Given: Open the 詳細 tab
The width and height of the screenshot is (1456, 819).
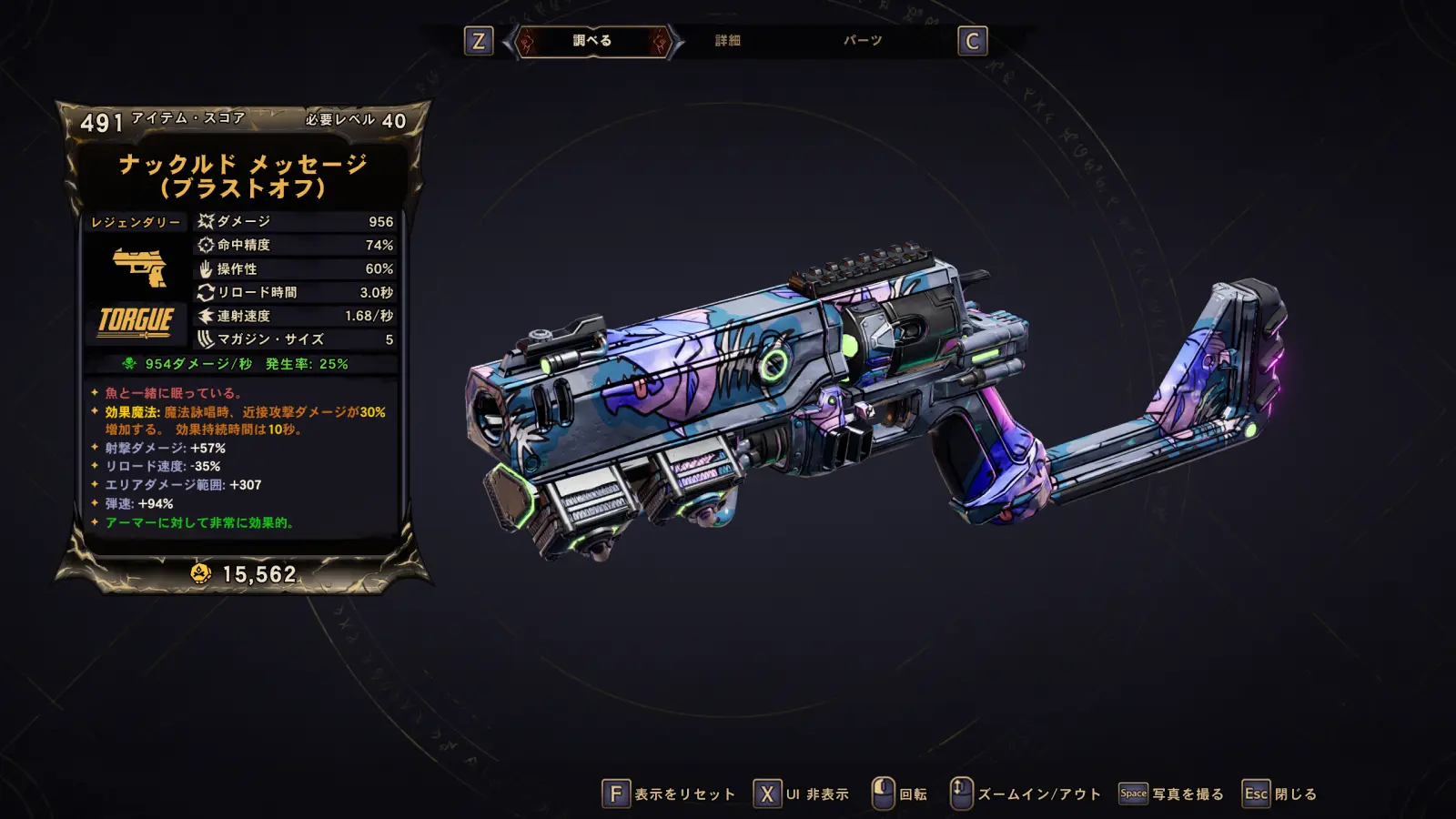Looking at the screenshot, I should tap(727, 41).
